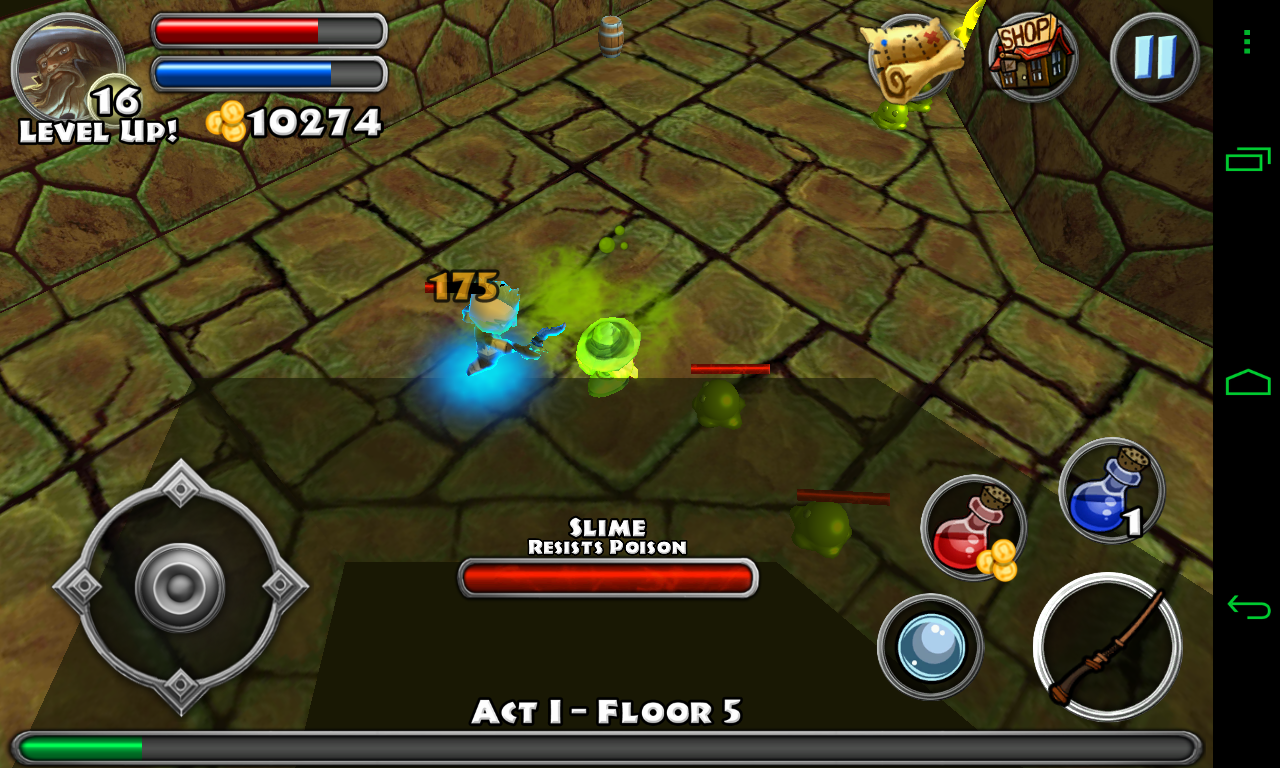The image size is (1280, 768).
Task: Pause the game
Action: (1155, 58)
